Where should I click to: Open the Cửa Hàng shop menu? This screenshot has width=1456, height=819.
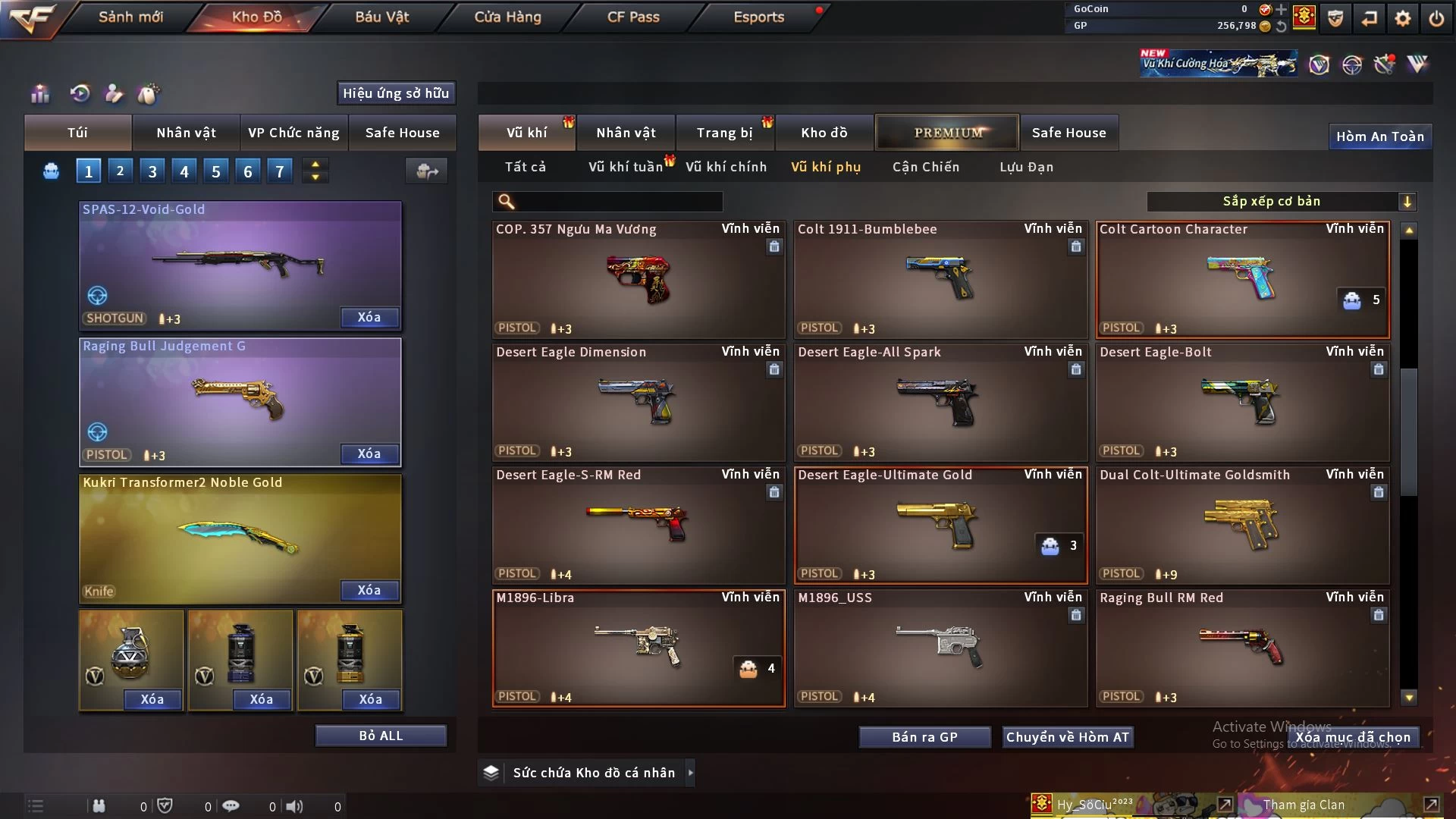pos(507,17)
